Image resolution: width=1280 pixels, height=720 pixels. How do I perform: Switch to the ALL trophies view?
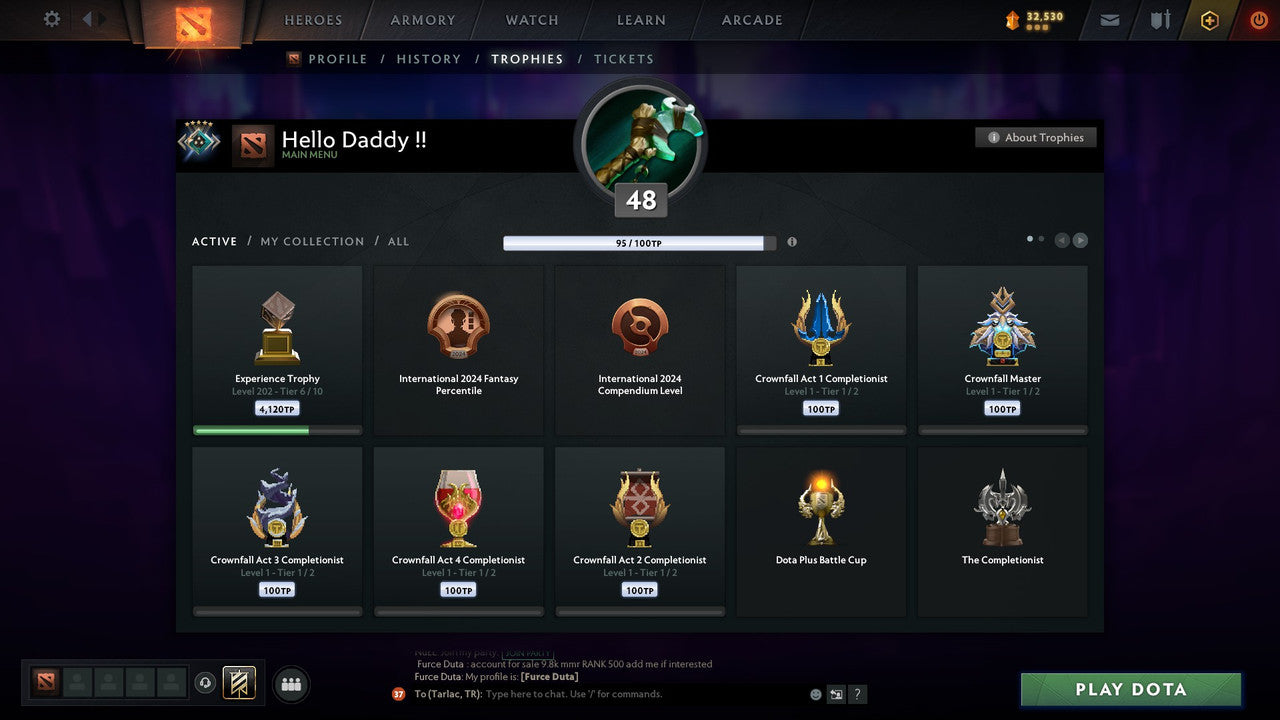398,241
